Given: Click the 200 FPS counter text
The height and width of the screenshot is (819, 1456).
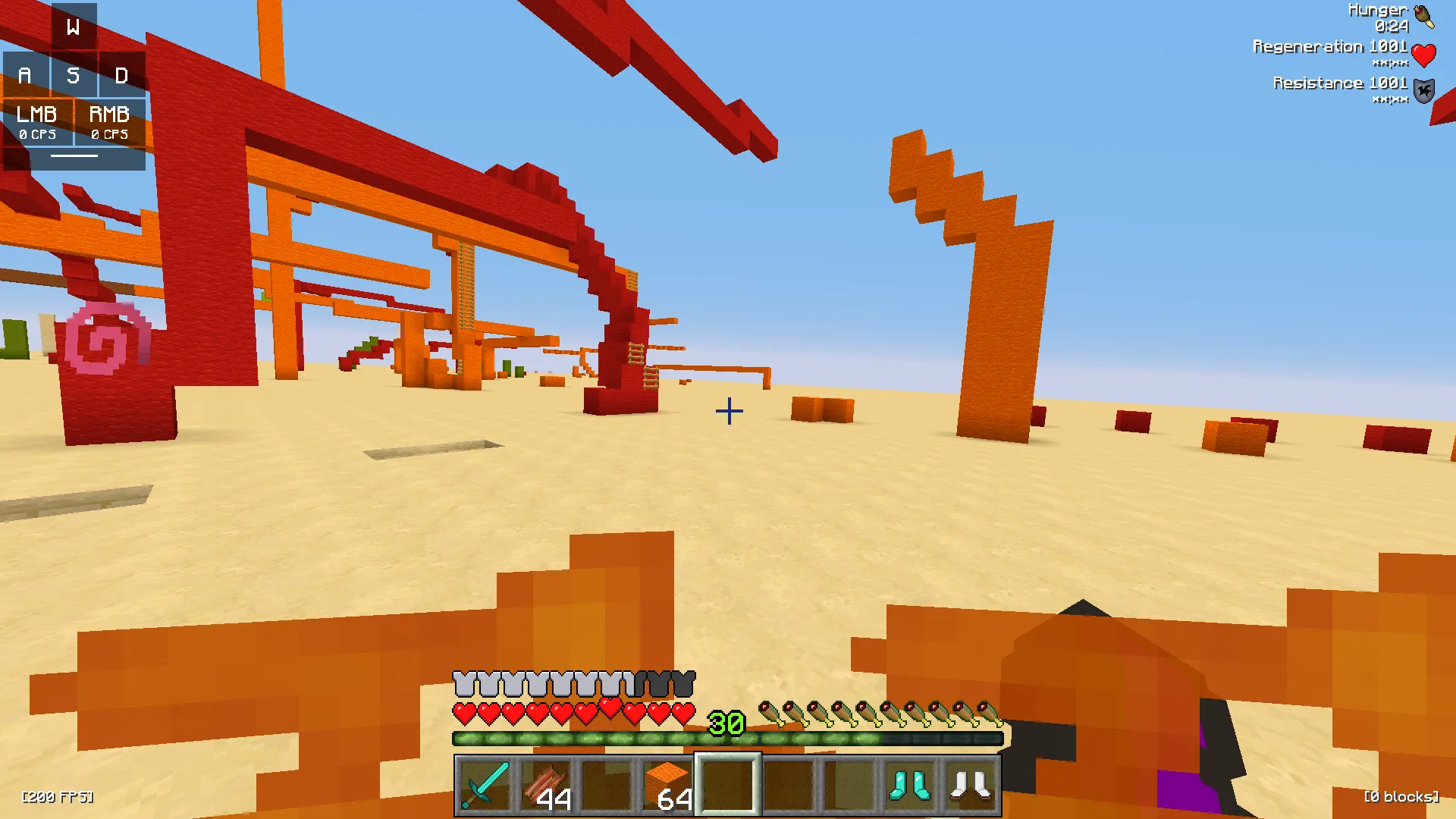Looking at the screenshot, I should click(57, 797).
